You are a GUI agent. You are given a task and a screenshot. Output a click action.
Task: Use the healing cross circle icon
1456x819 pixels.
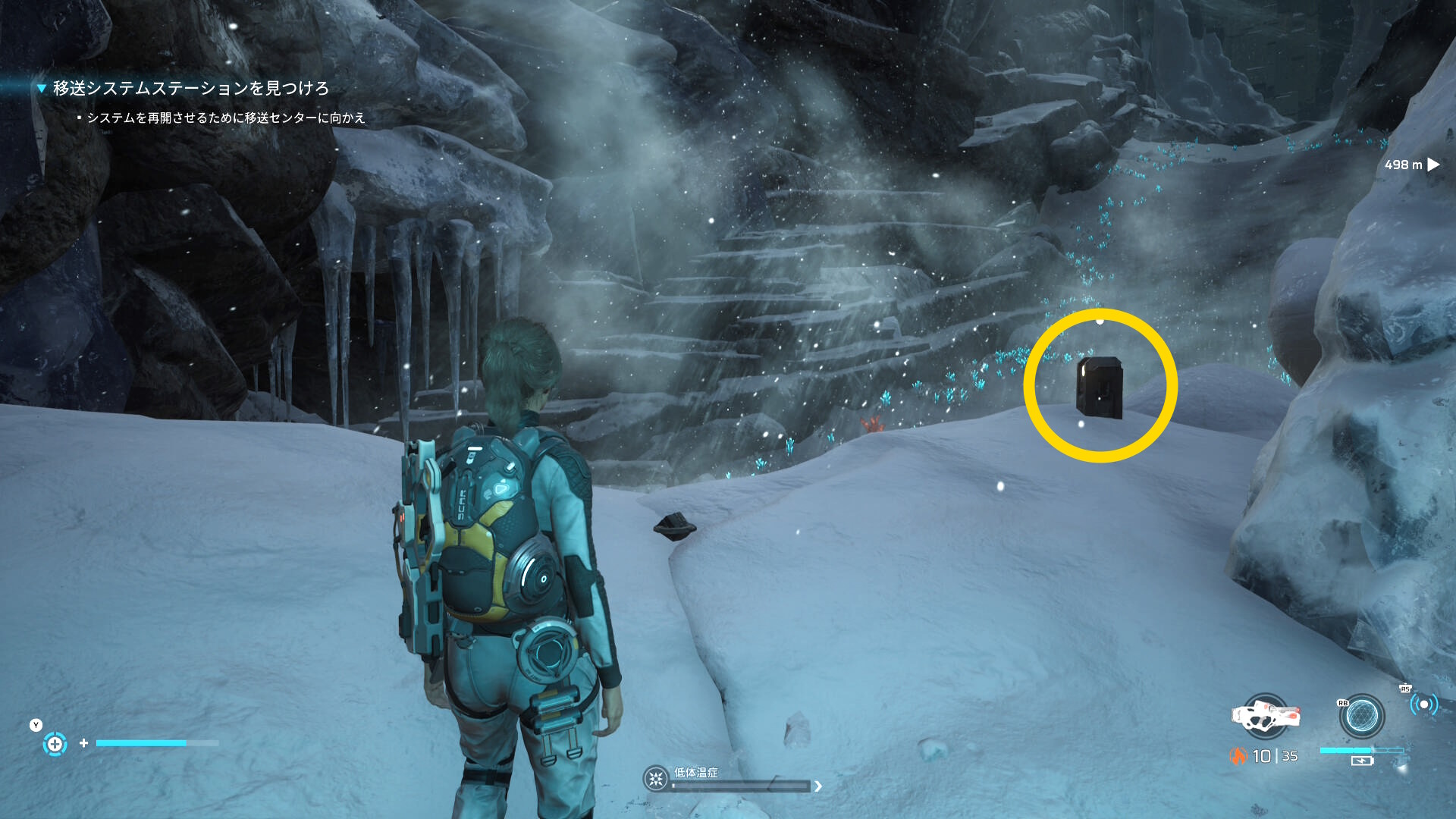(55, 744)
